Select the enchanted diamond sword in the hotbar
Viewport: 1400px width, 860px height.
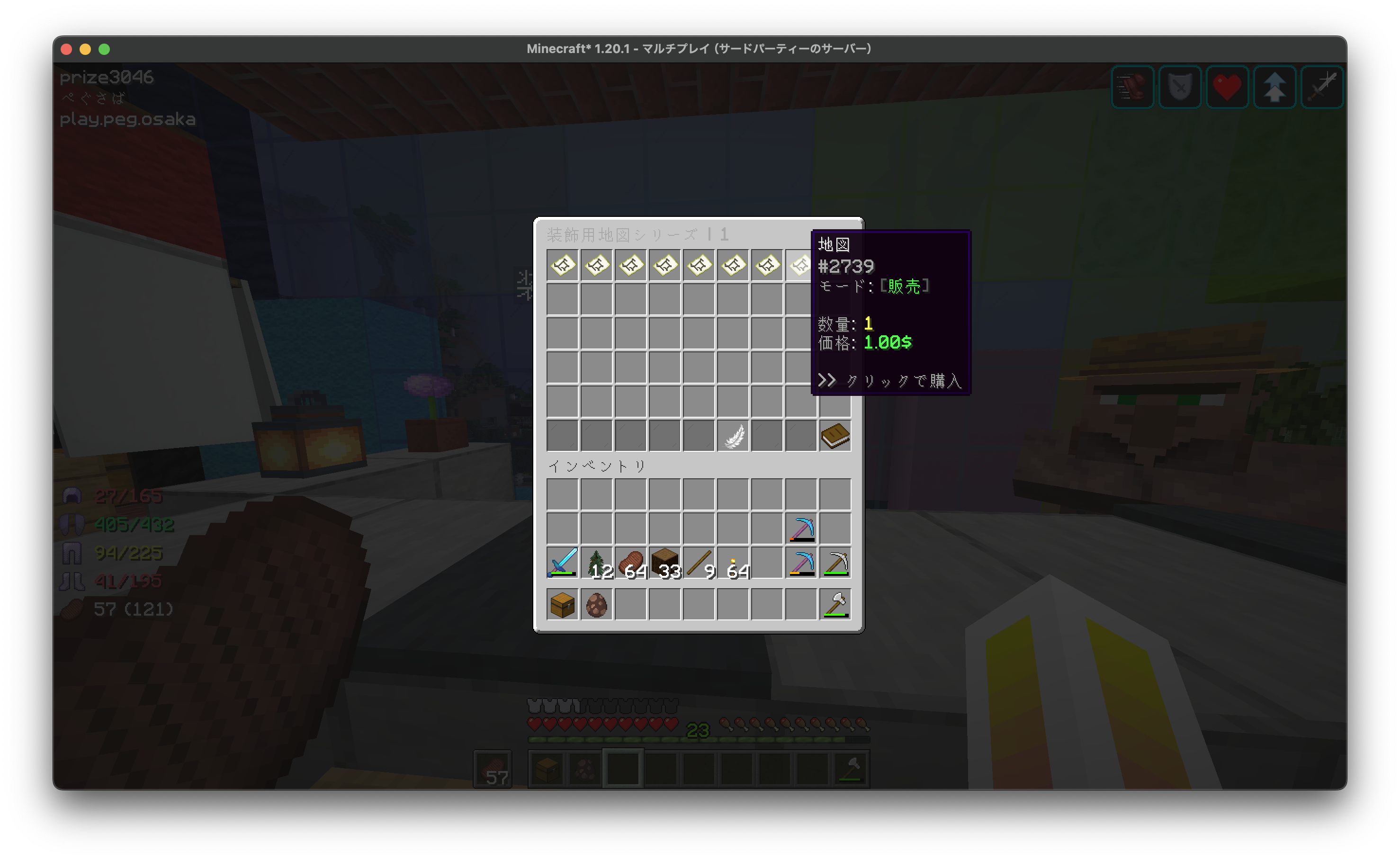click(x=562, y=563)
